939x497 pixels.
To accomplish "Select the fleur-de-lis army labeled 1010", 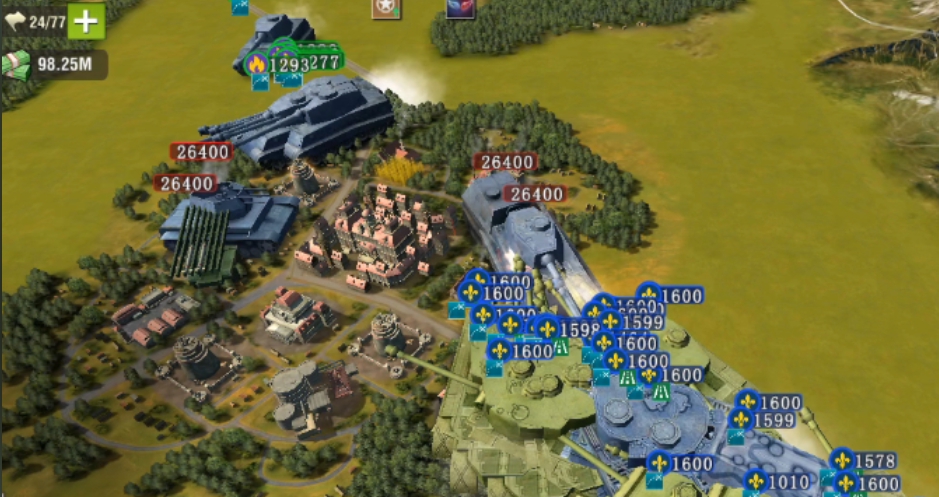I will click(777, 482).
